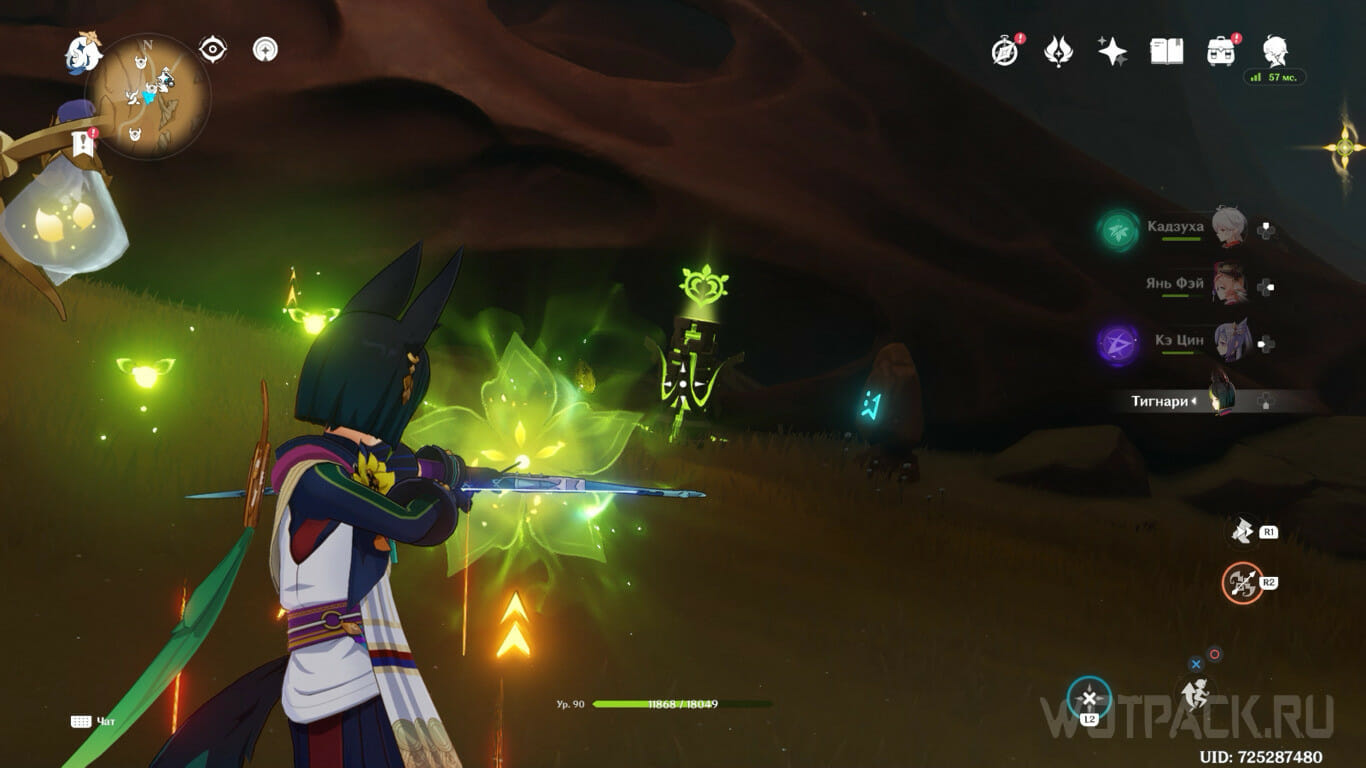Switch to party member Янь Фэй
Screen dimensions: 1366x768
1229,284
